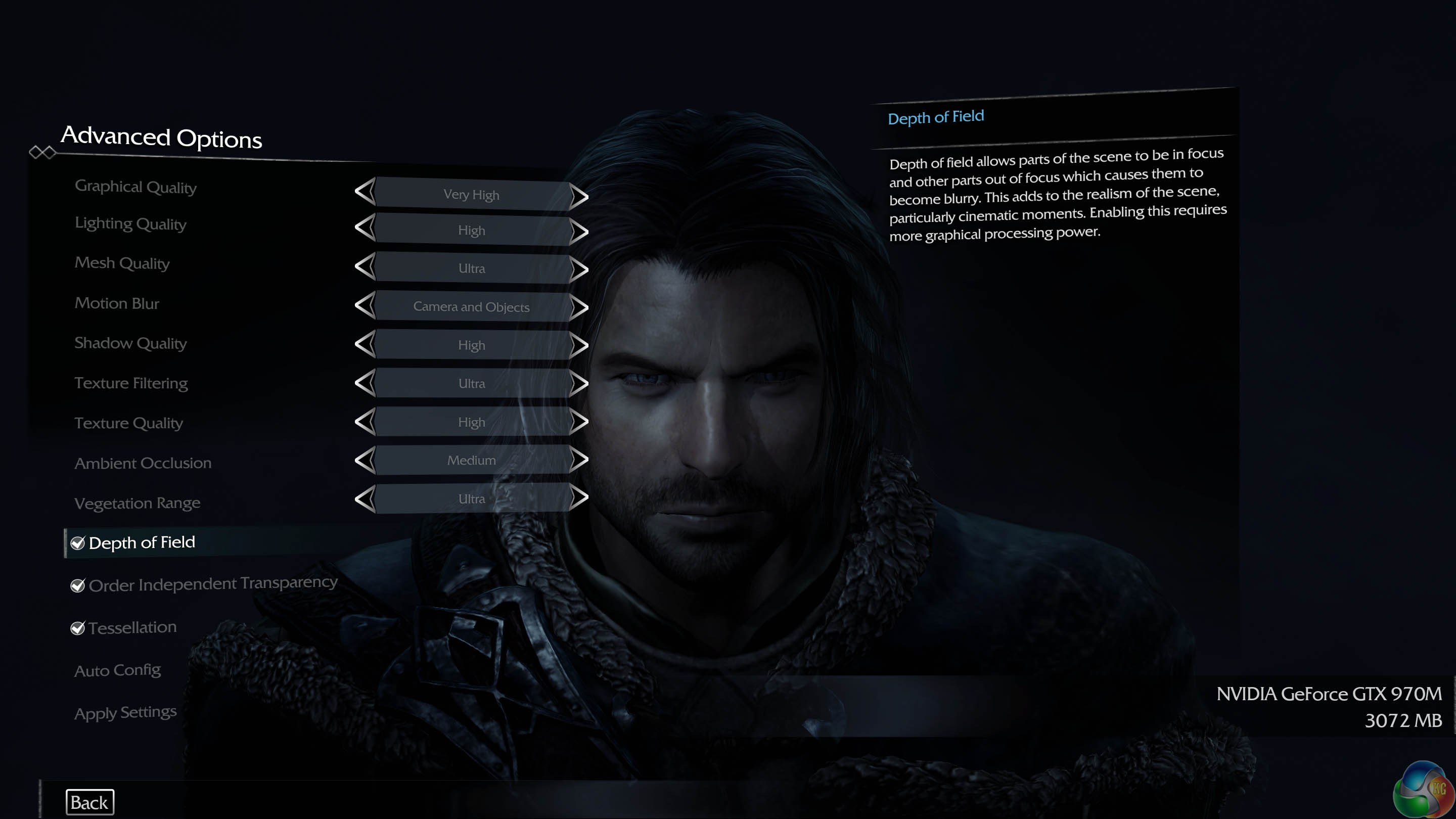Reduce Vegetation Range with the left arrow

[x=365, y=498]
